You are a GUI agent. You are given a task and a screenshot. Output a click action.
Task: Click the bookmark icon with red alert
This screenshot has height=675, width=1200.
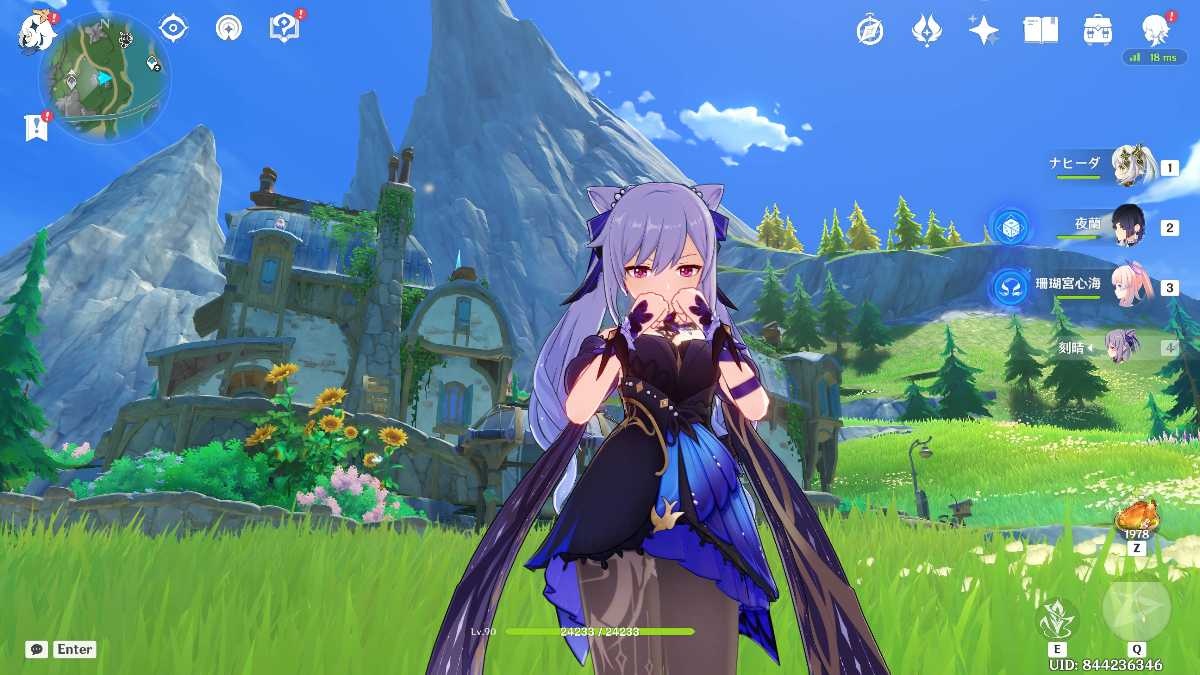pyautogui.click(x=36, y=126)
